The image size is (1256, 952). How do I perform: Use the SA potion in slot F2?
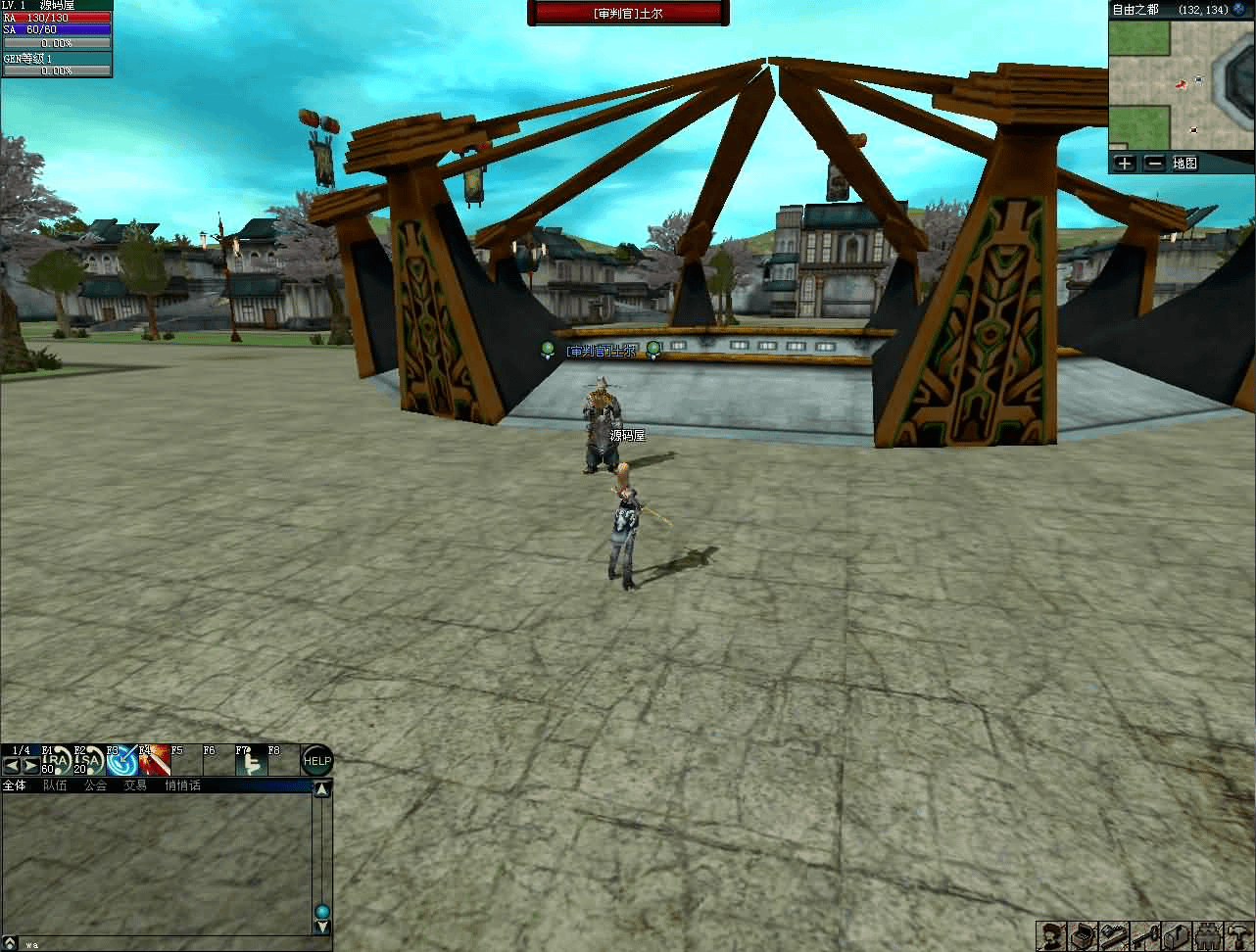(x=89, y=761)
